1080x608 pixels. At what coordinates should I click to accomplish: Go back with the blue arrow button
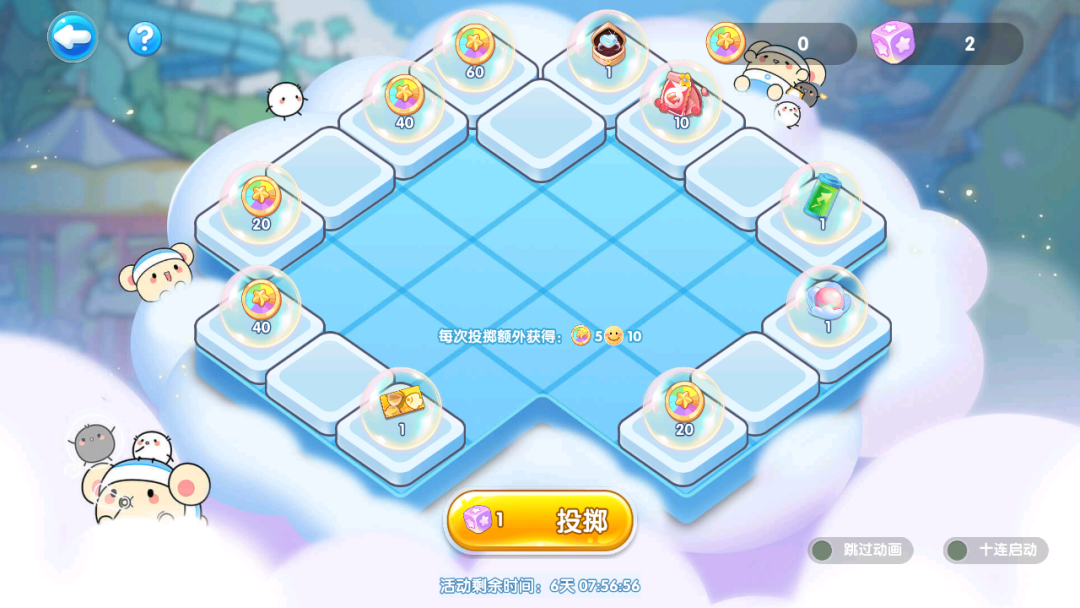point(73,38)
